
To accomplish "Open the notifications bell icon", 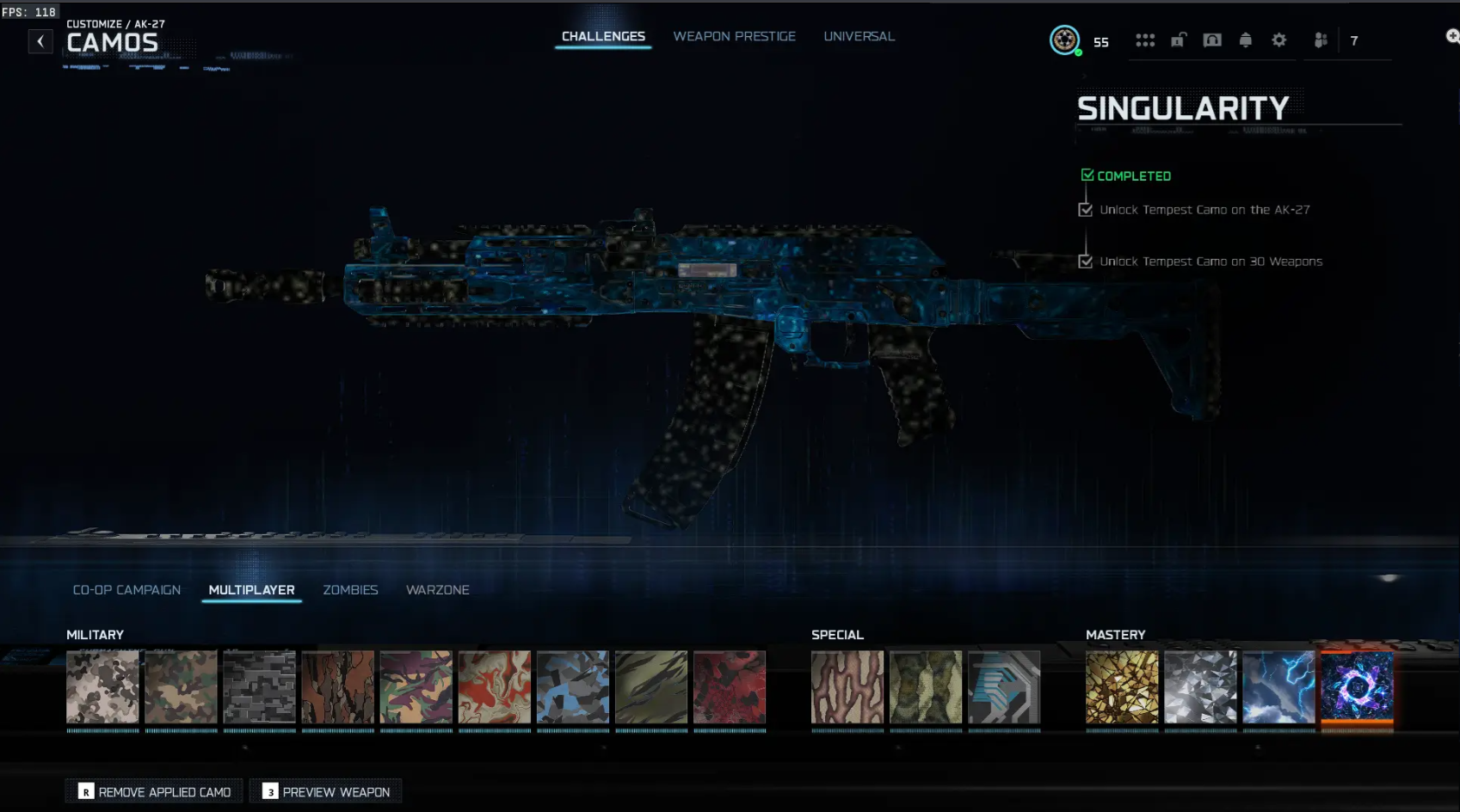I will tap(1246, 40).
